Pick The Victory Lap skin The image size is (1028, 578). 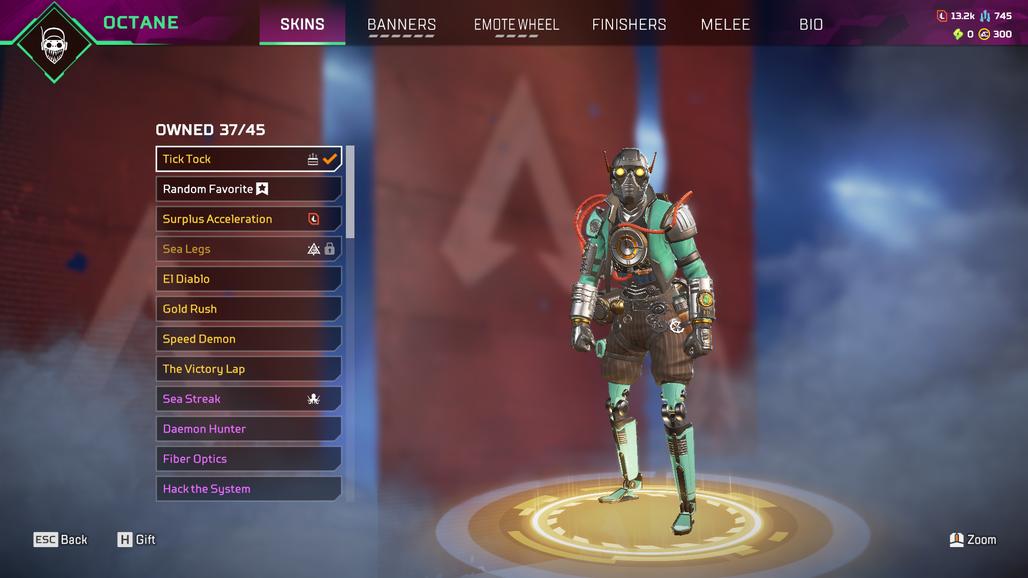click(248, 369)
